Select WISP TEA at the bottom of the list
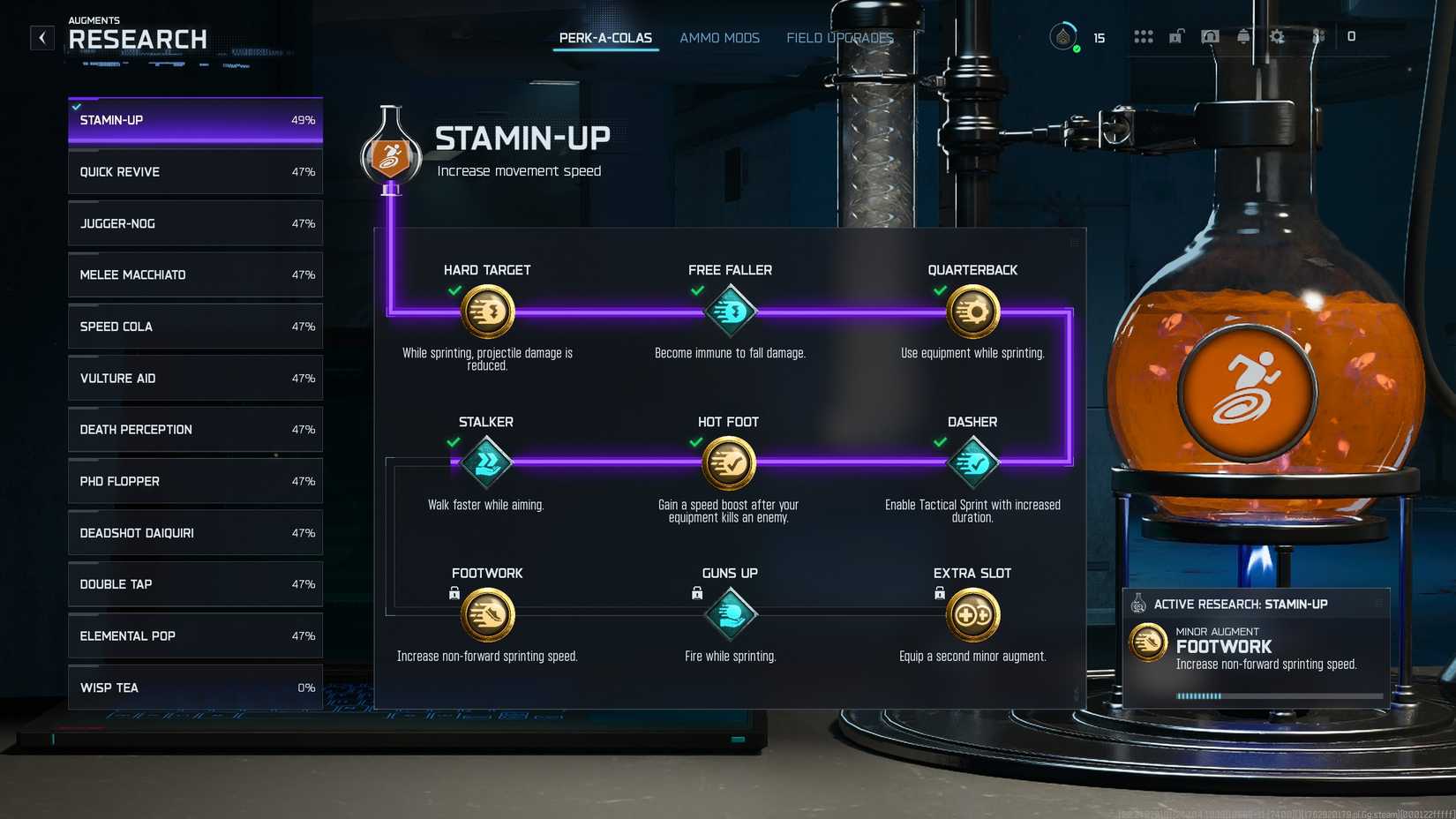The height and width of the screenshot is (819, 1456). coord(194,687)
